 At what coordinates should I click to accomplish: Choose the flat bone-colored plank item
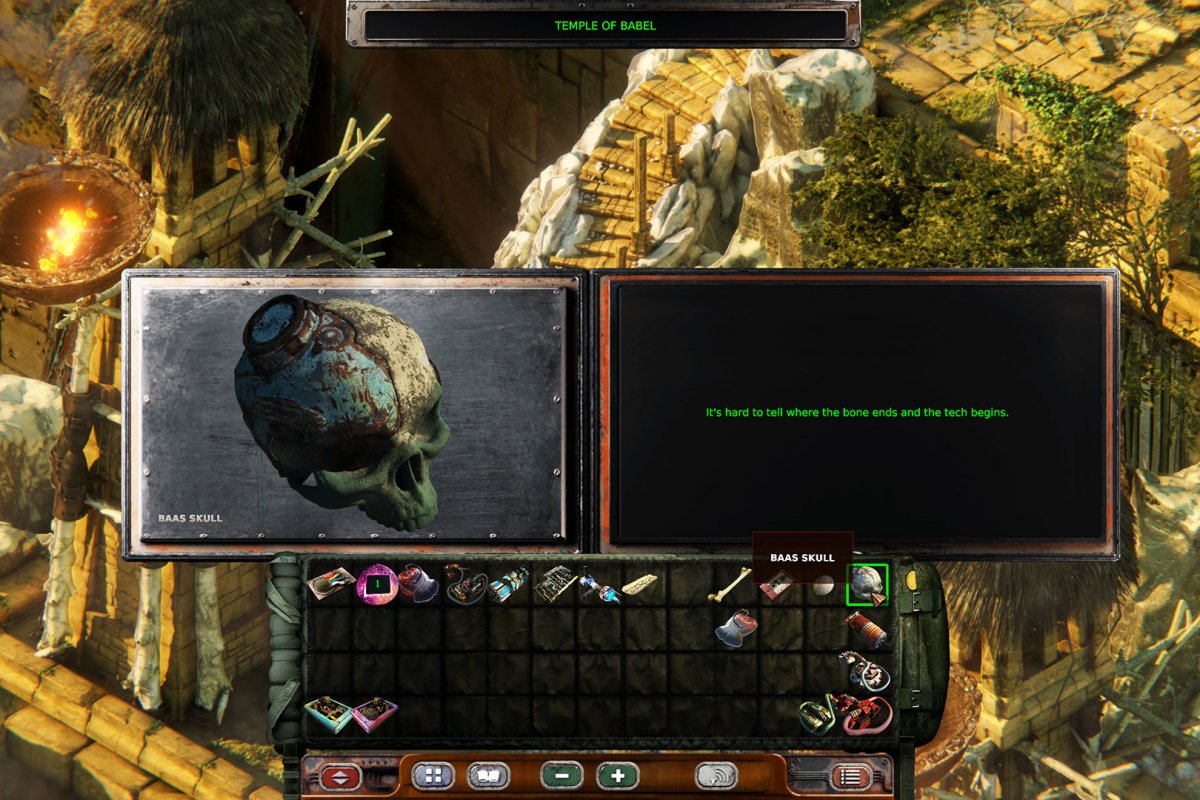pos(640,583)
